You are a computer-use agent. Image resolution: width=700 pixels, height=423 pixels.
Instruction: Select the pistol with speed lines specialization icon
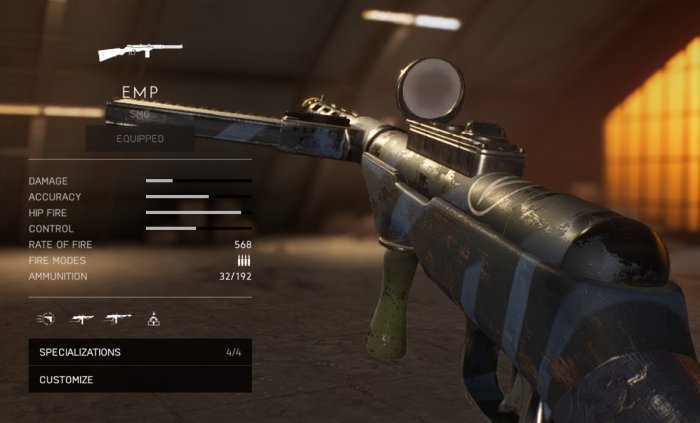(x=46, y=320)
